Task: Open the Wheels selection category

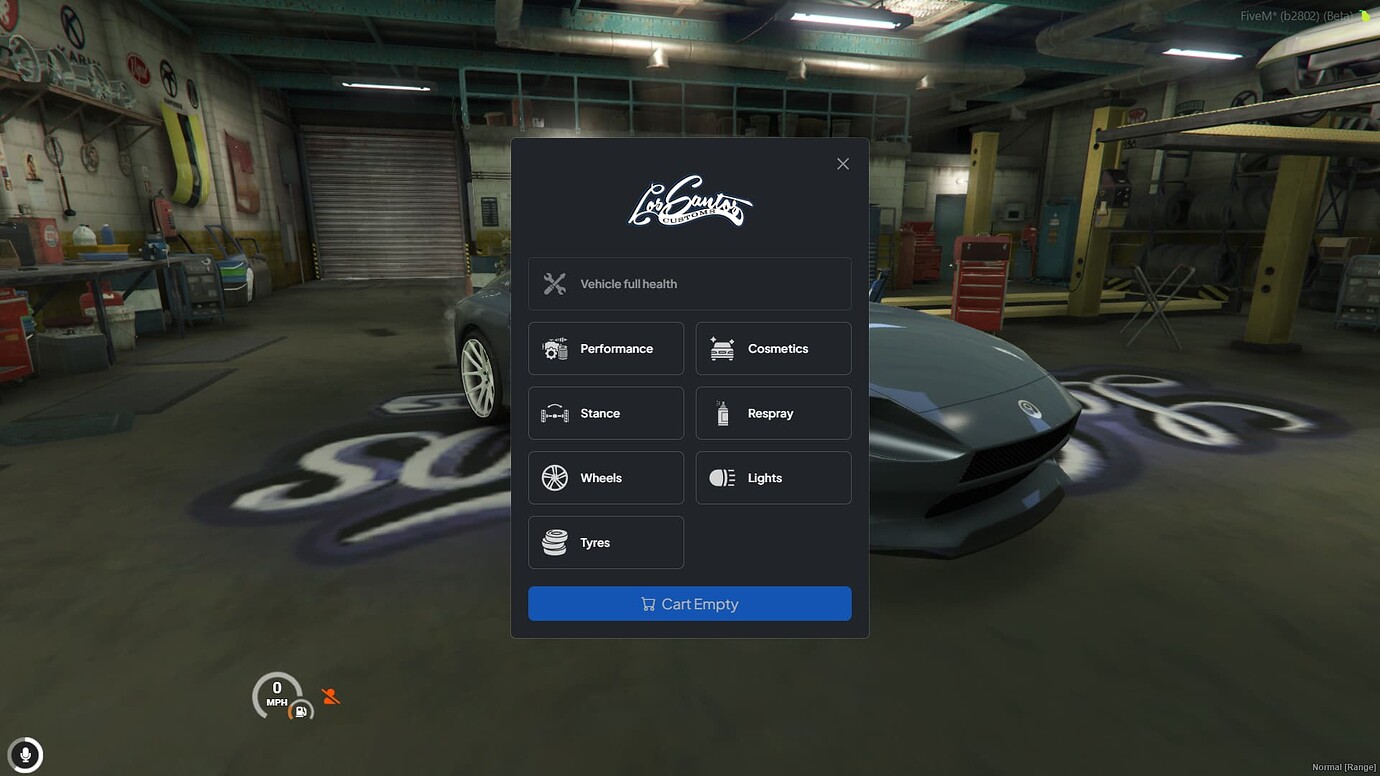Action: pos(605,477)
